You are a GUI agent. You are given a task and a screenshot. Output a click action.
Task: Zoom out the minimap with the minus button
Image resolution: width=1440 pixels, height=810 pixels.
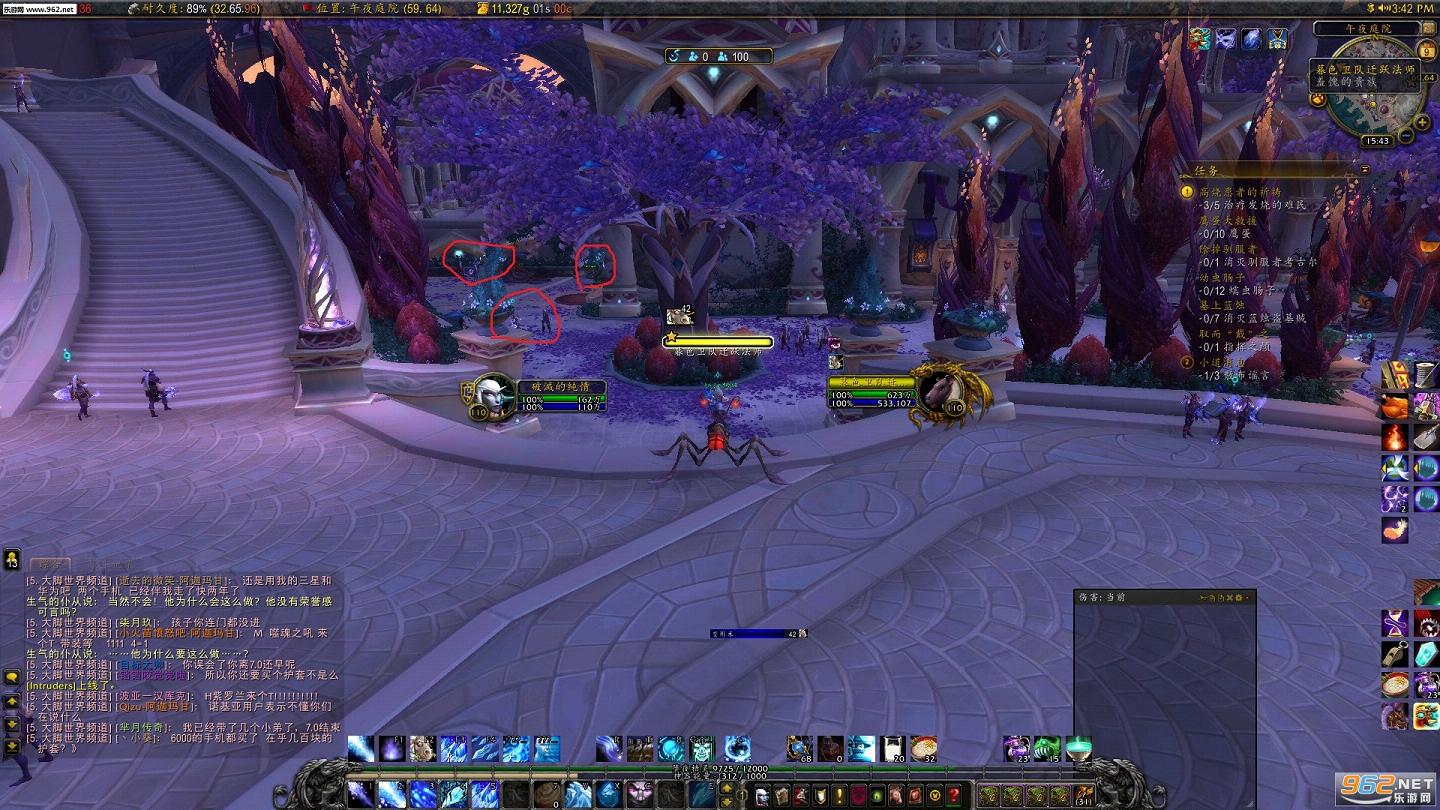click(1406, 136)
